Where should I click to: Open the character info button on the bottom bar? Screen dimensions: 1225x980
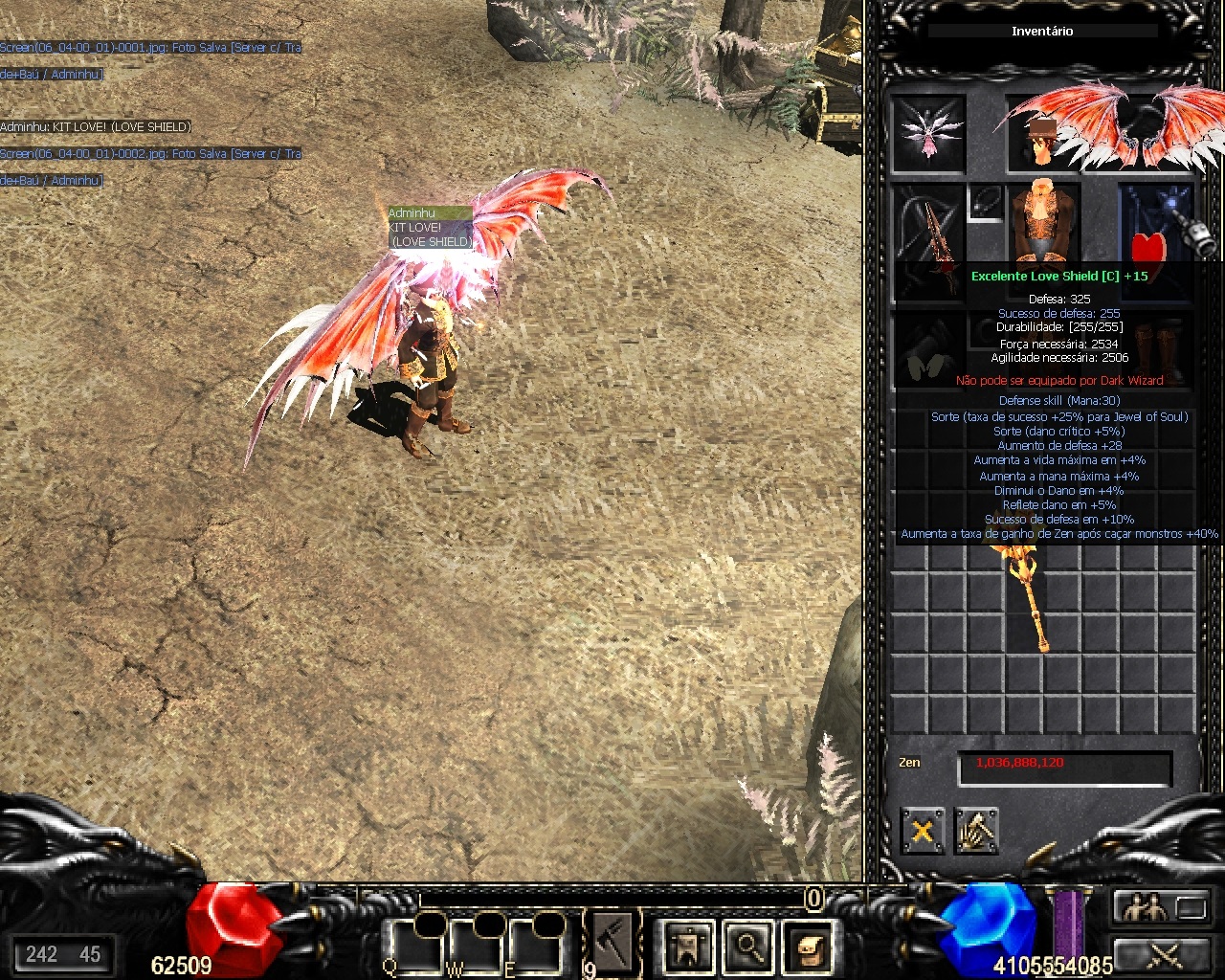(x=688, y=946)
